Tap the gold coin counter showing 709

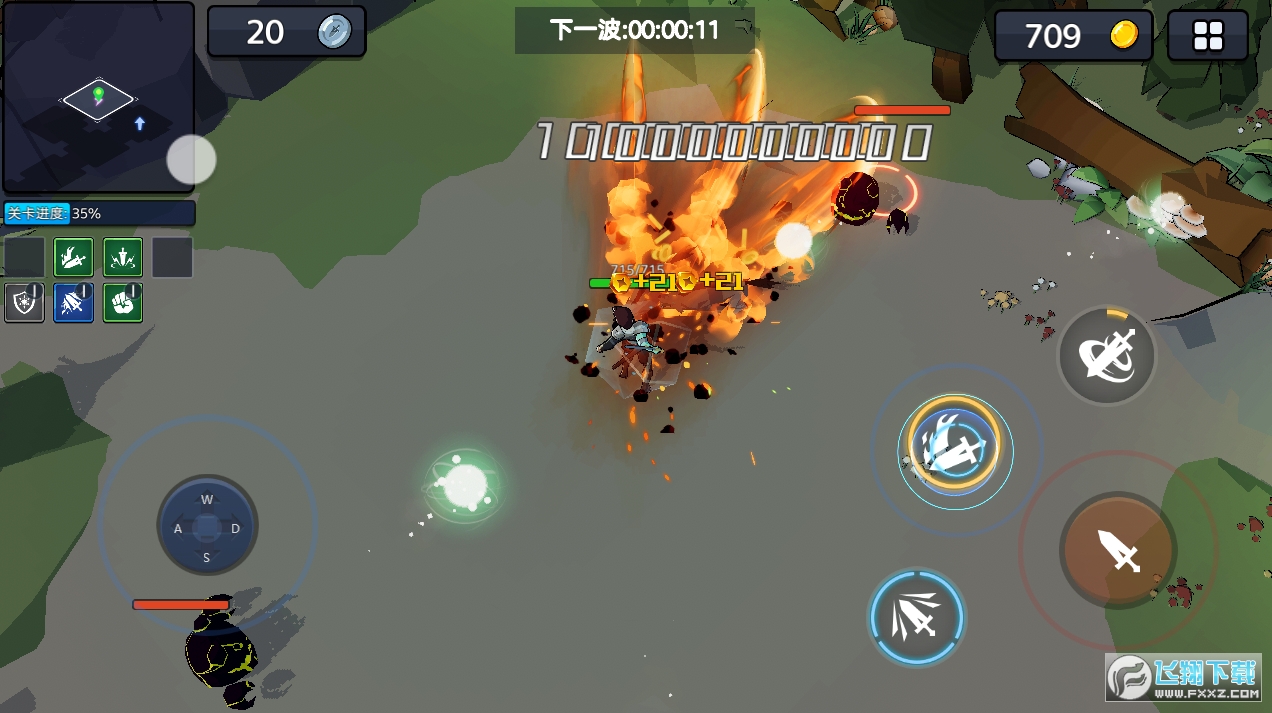coord(1073,37)
